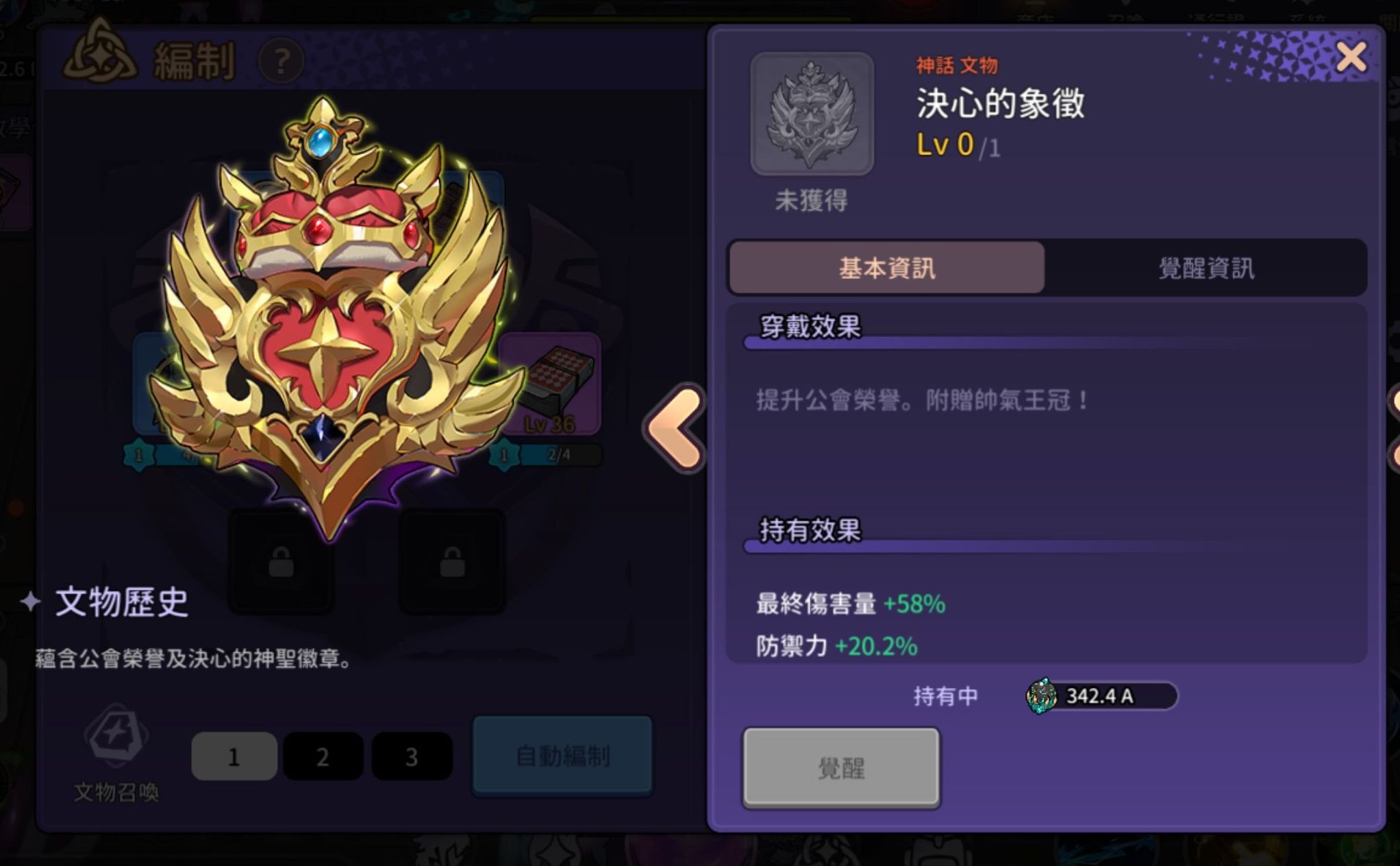Click the 決心的象徵 artifact thumbnail icon
This screenshot has width=1400, height=866.
812,112
